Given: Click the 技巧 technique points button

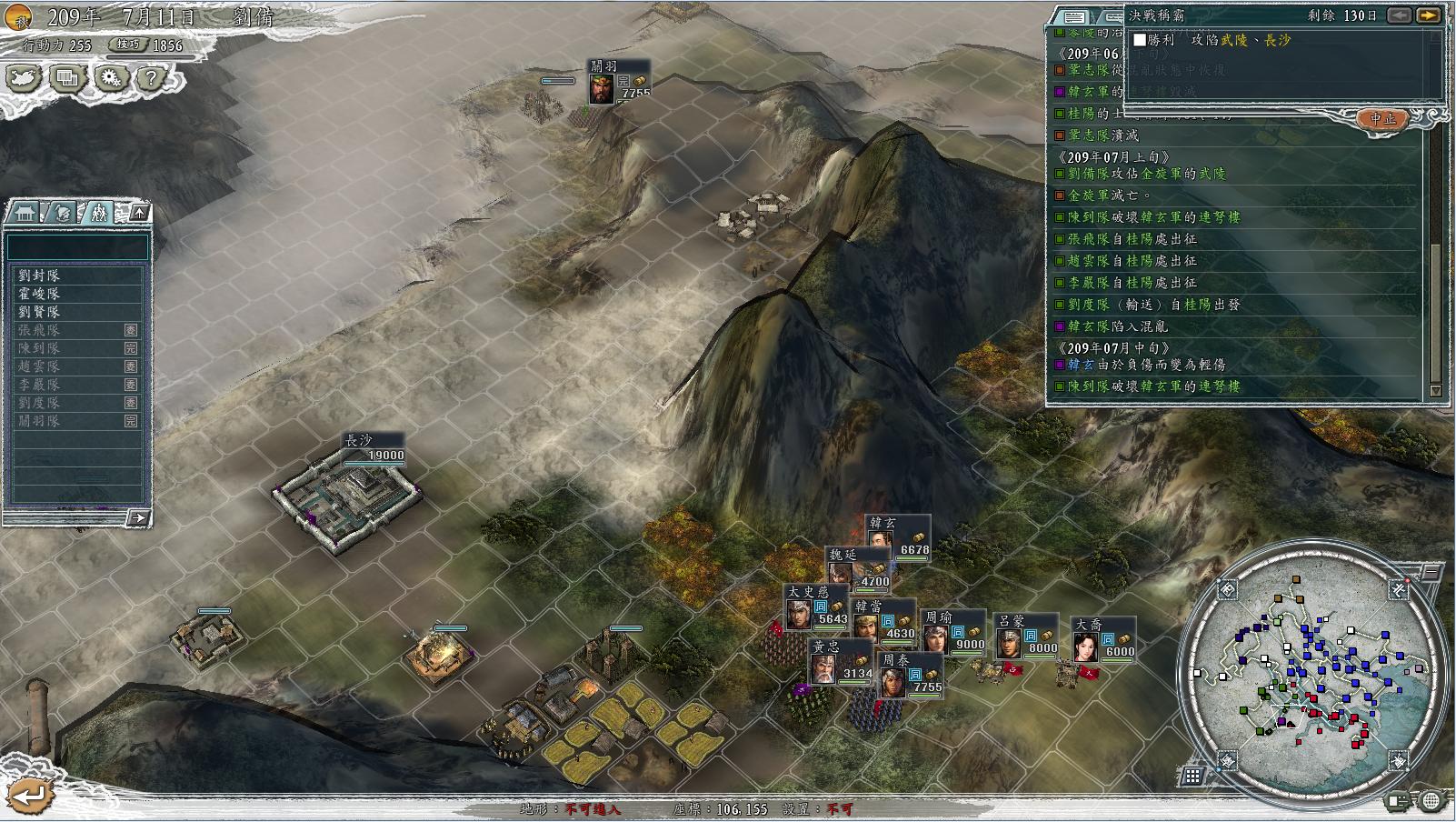Looking at the screenshot, I should click(128, 45).
